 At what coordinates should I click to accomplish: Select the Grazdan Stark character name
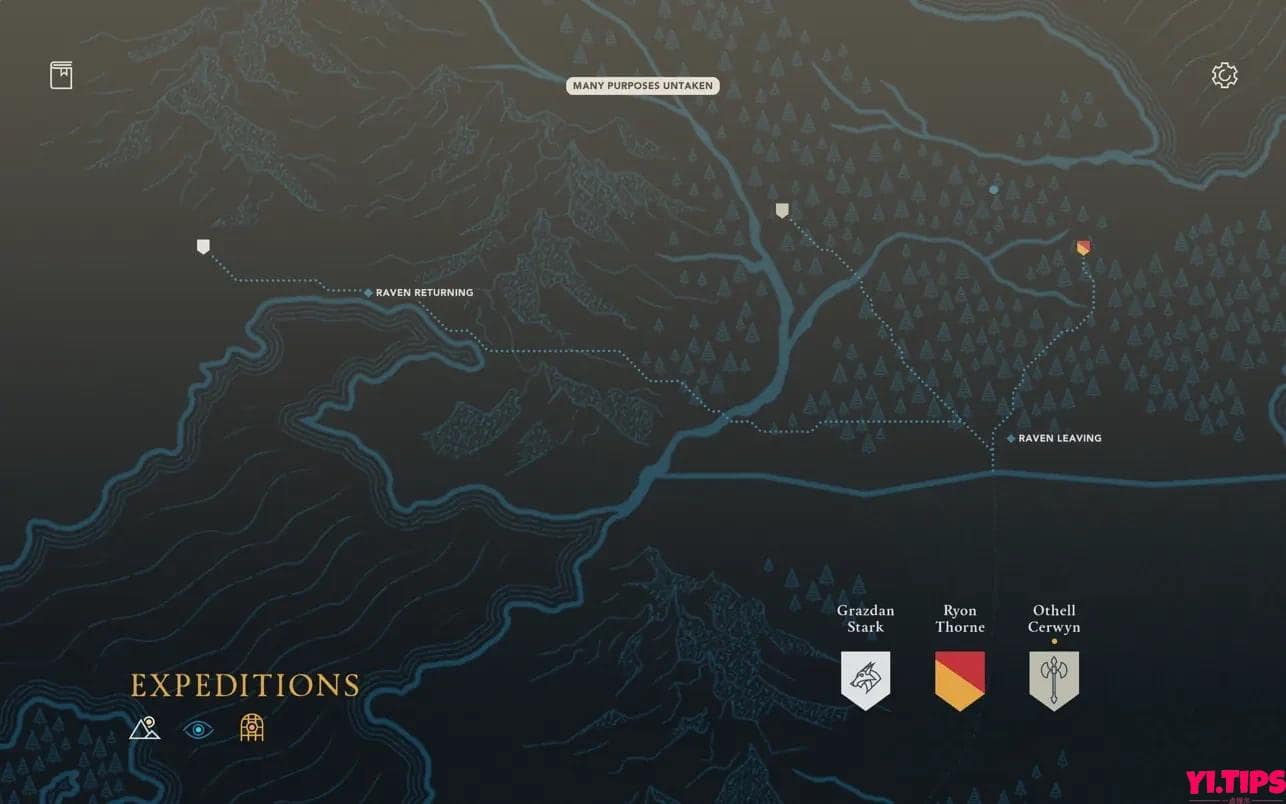point(865,618)
